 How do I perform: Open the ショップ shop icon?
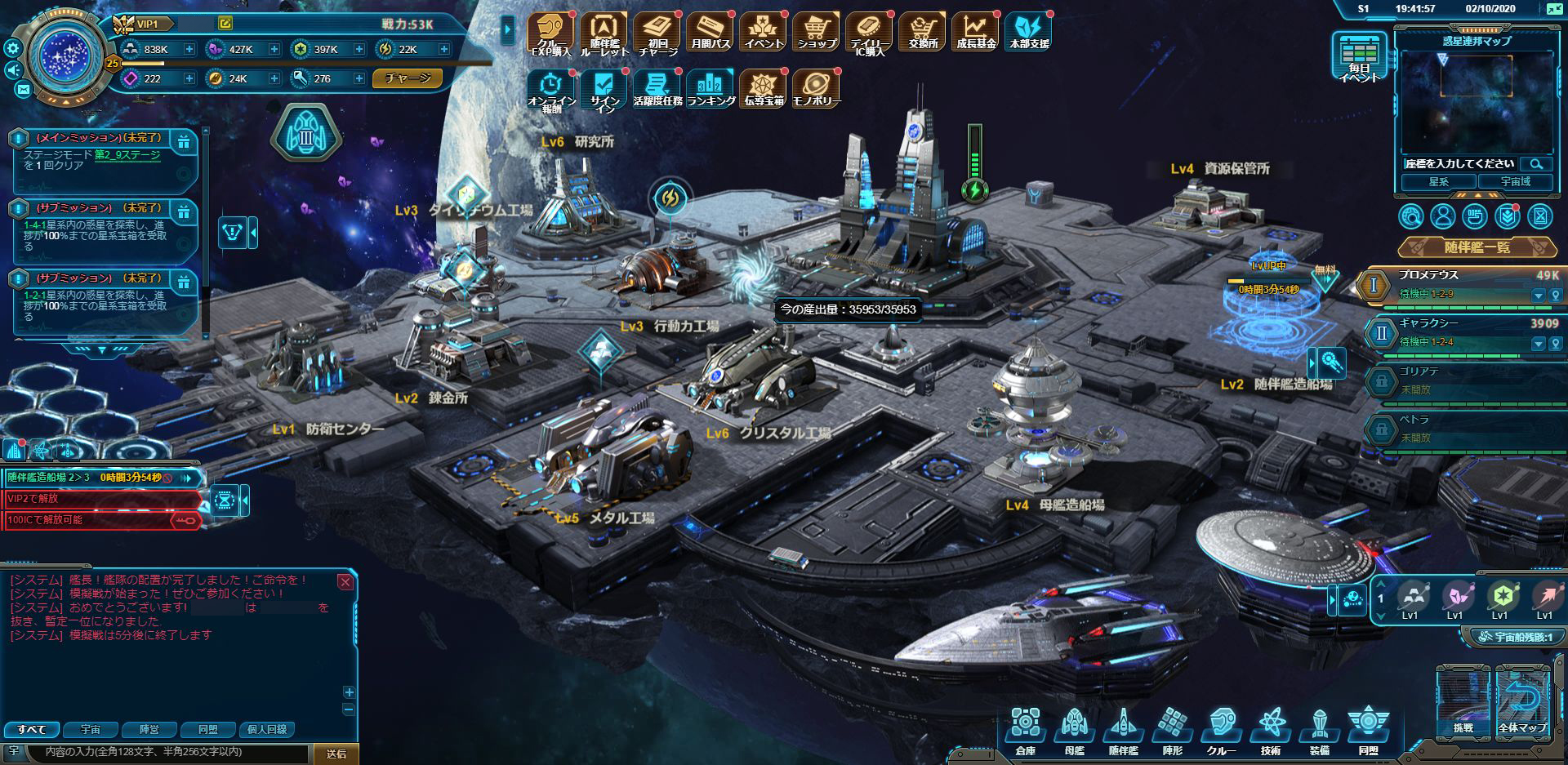coord(816,33)
